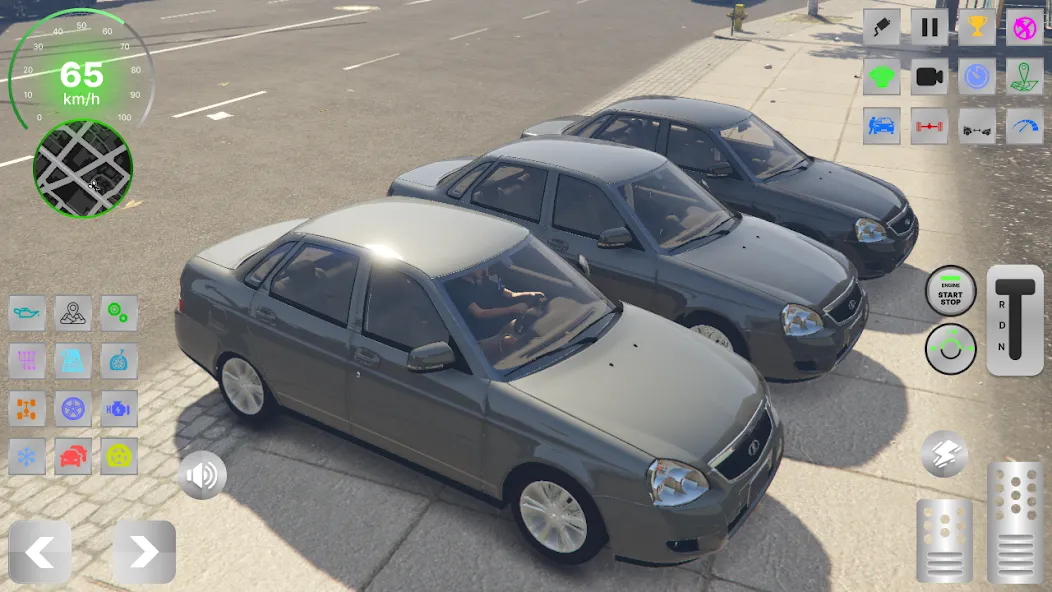
Task: Select the blue stopwatch icon
Action: click(x=977, y=76)
